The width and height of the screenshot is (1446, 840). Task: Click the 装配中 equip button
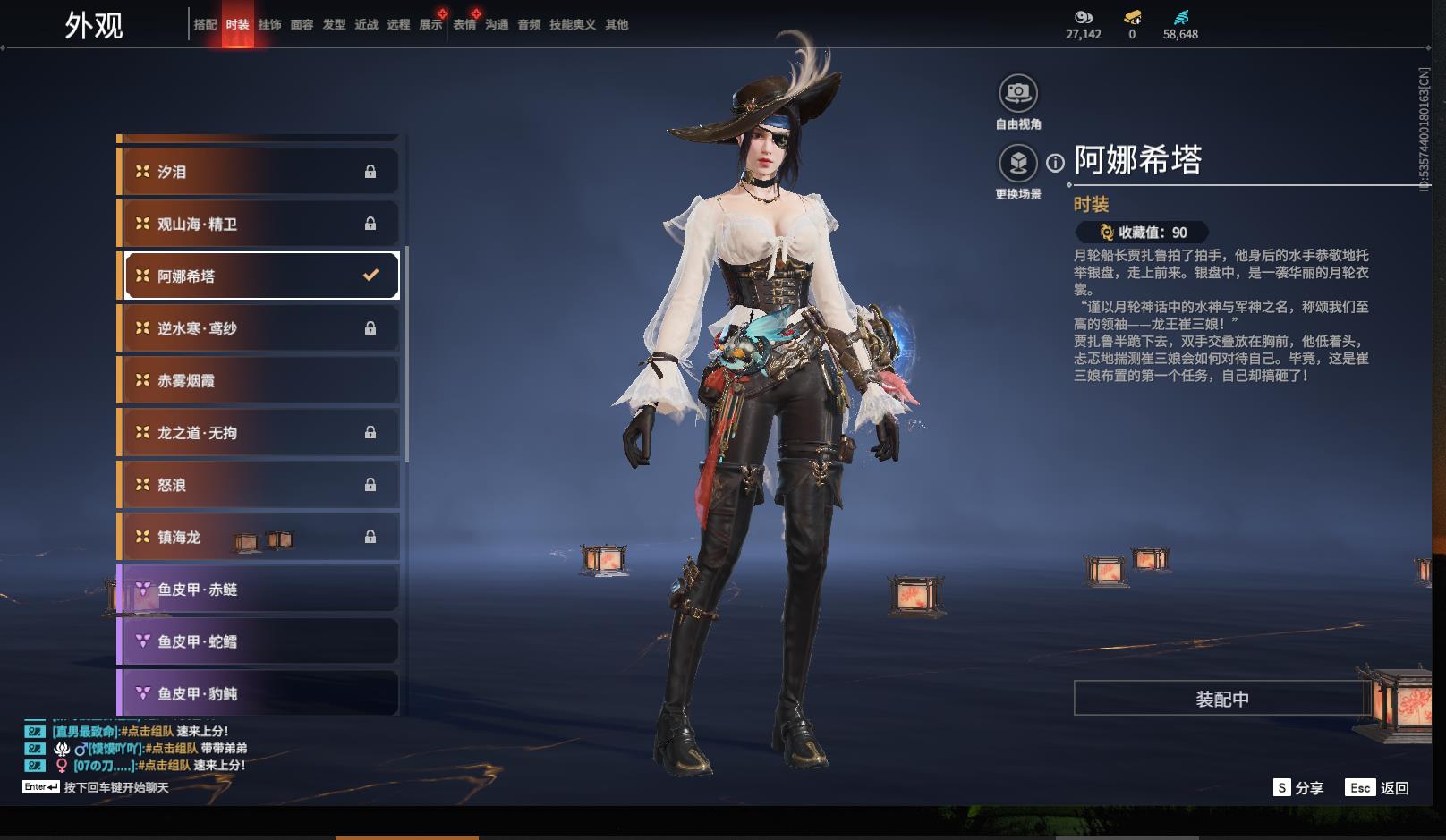coord(1221,699)
